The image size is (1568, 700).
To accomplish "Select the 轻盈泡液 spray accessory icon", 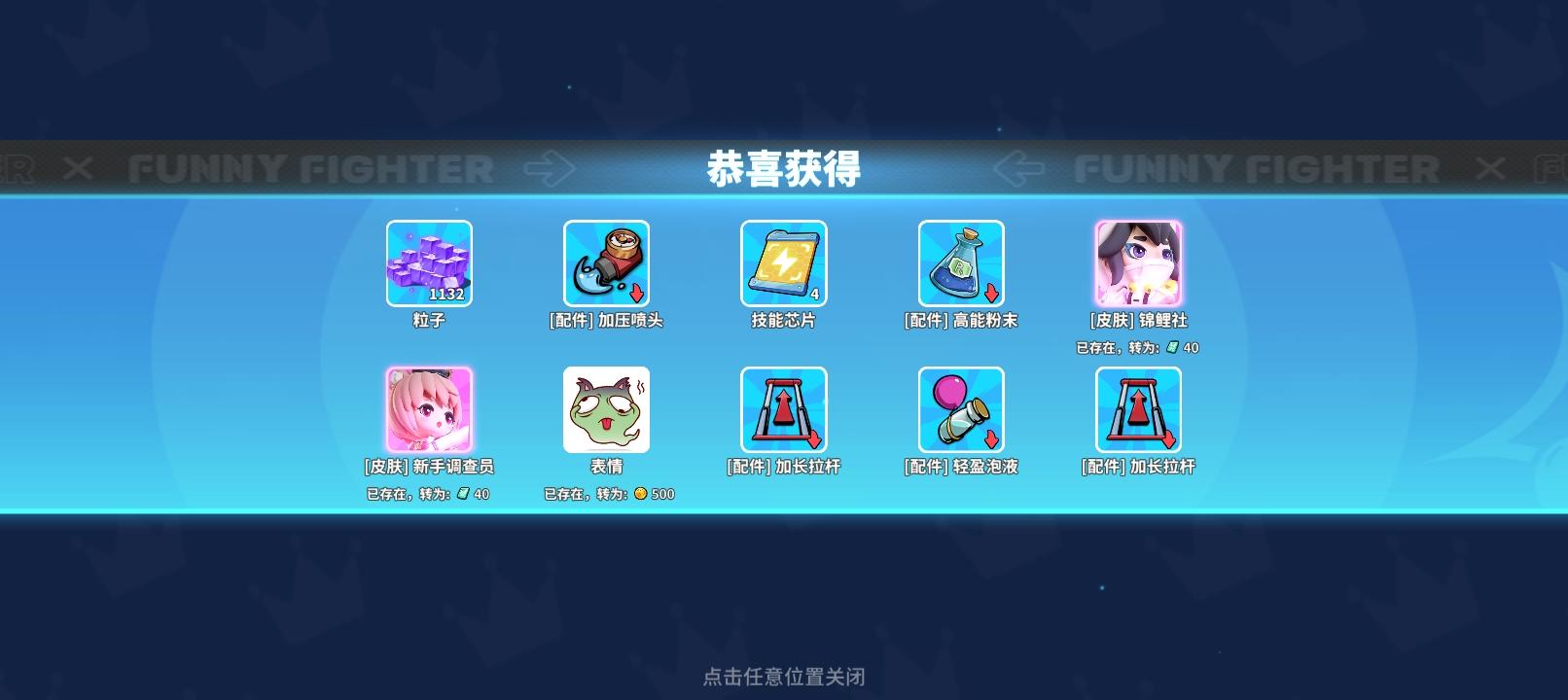I will (960, 408).
